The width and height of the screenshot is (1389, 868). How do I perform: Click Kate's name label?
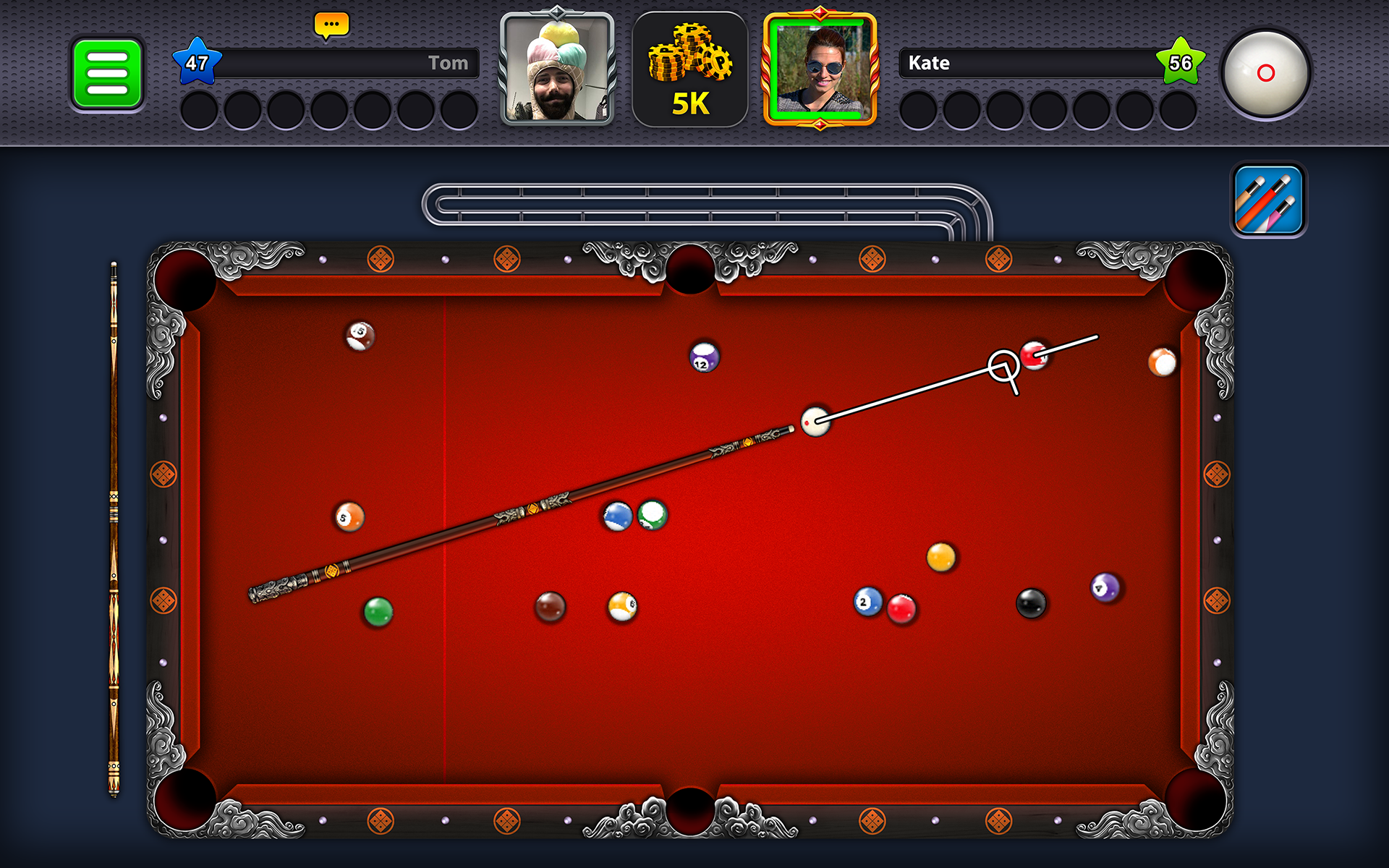click(929, 63)
